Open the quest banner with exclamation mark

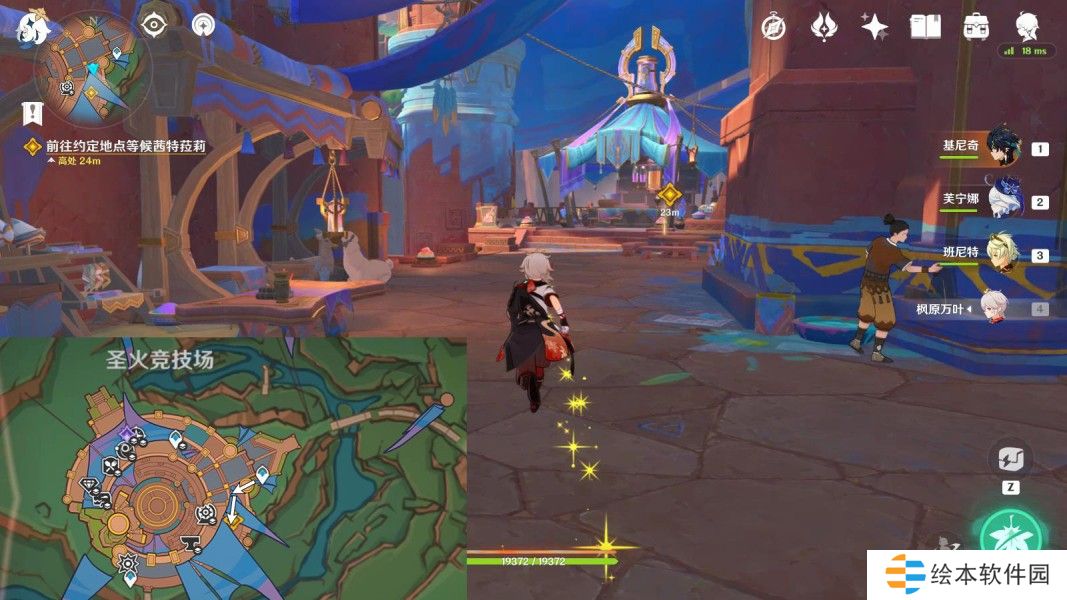pyautogui.click(x=36, y=111)
